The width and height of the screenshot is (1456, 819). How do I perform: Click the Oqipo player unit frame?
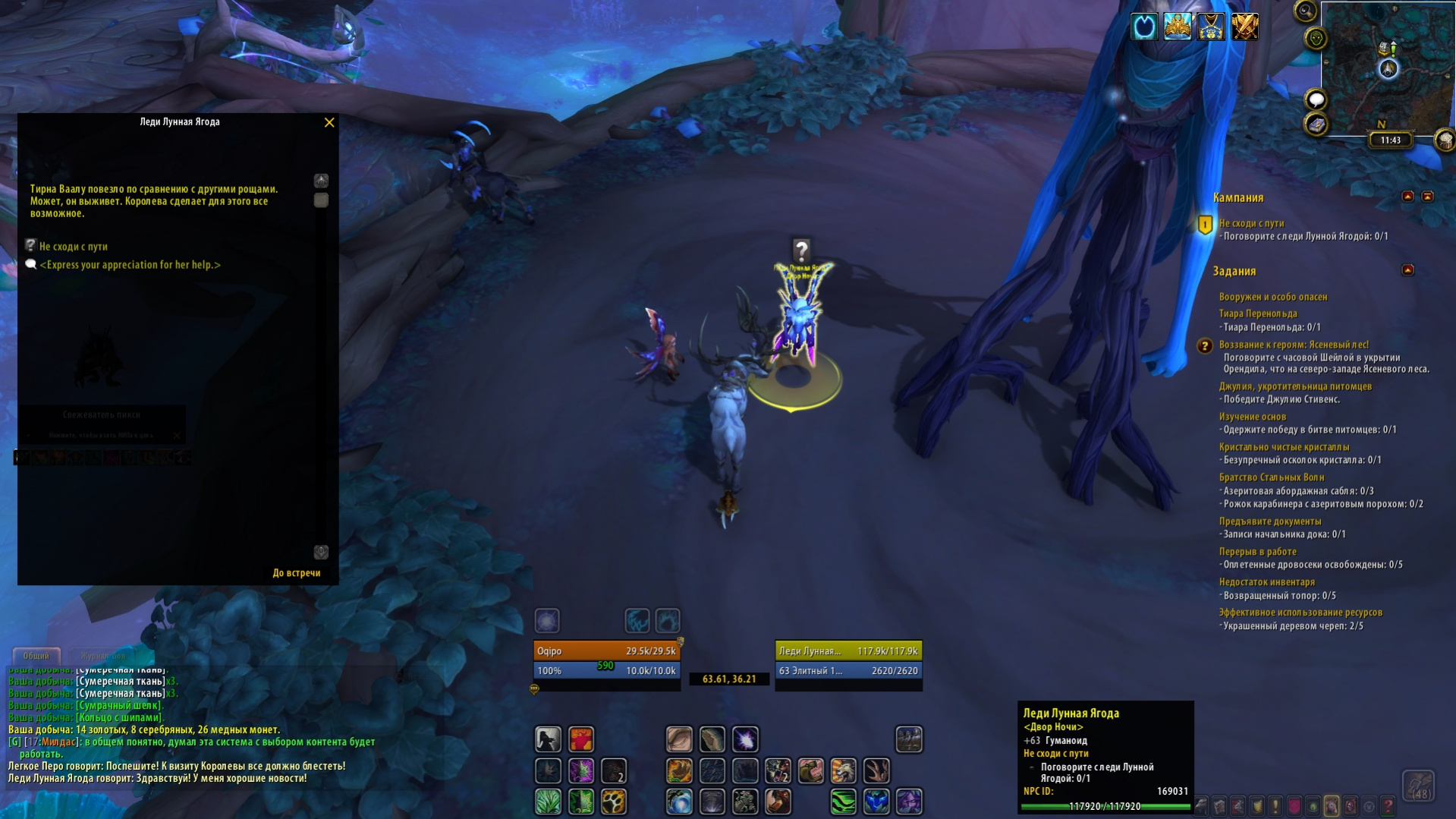605,651
